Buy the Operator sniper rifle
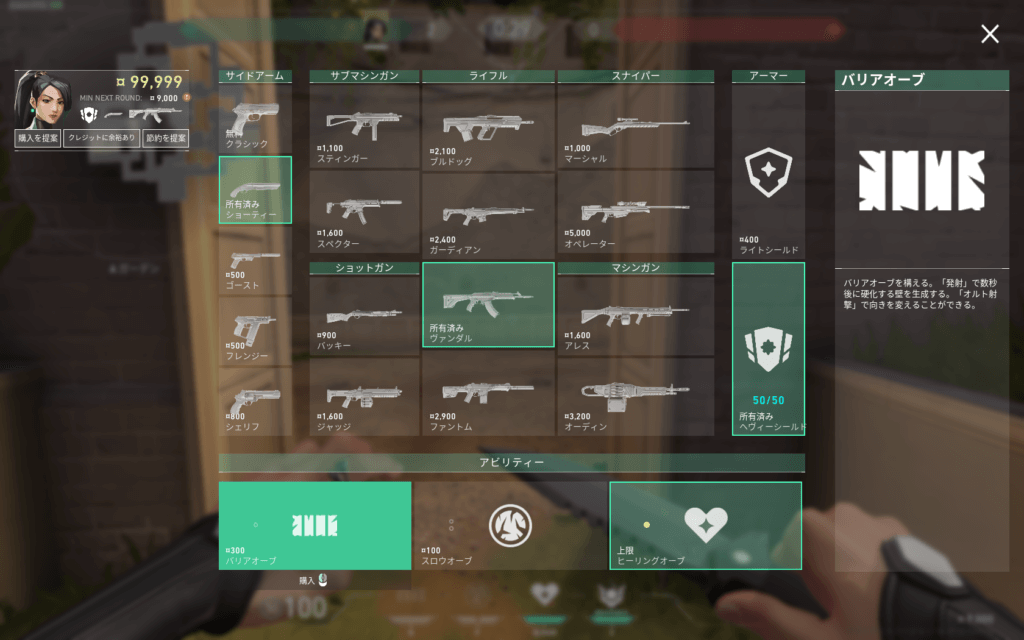The height and width of the screenshot is (640, 1024). coord(635,212)
